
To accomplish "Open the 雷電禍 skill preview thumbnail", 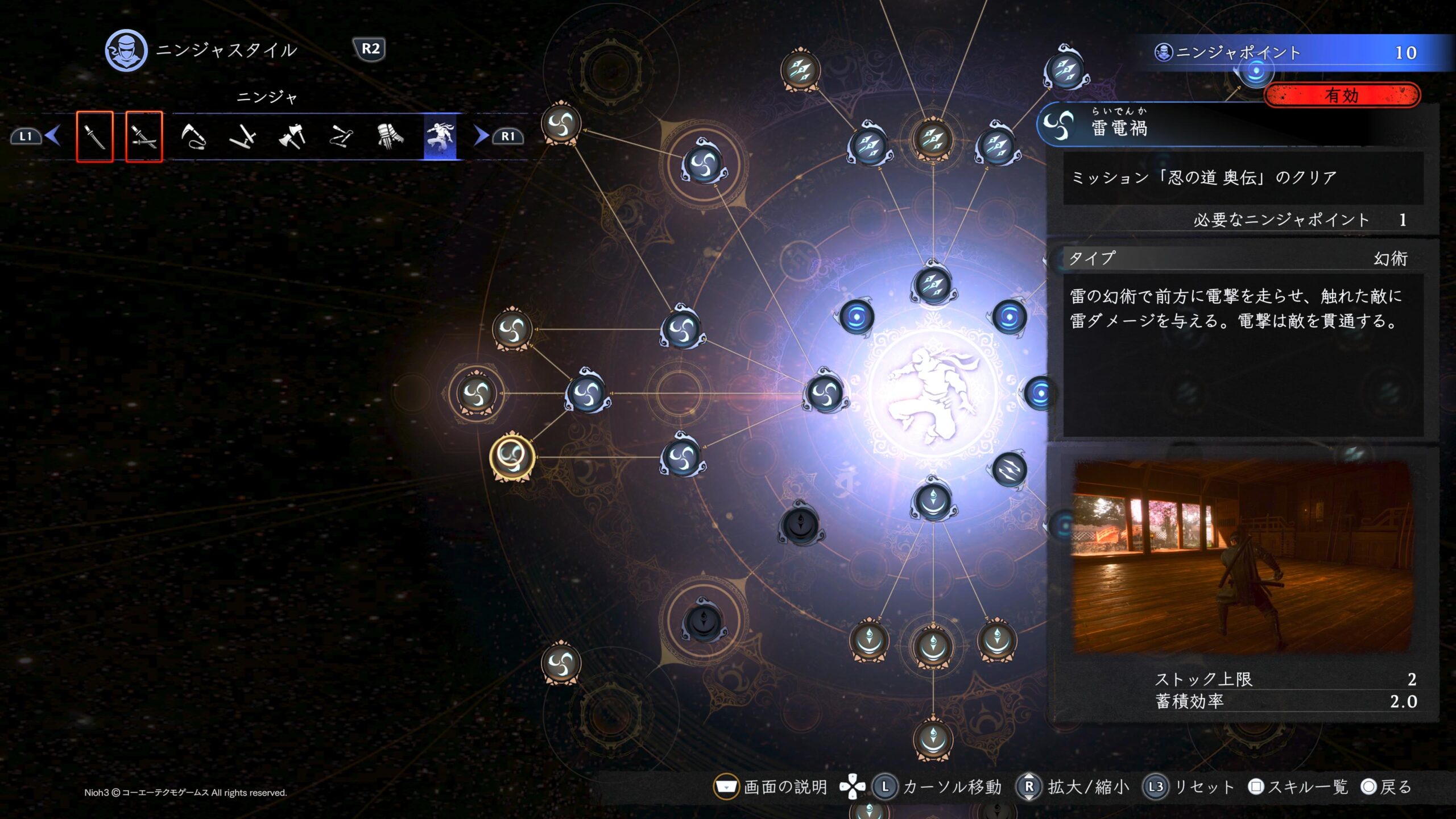I will click(x=1243, y=556).
